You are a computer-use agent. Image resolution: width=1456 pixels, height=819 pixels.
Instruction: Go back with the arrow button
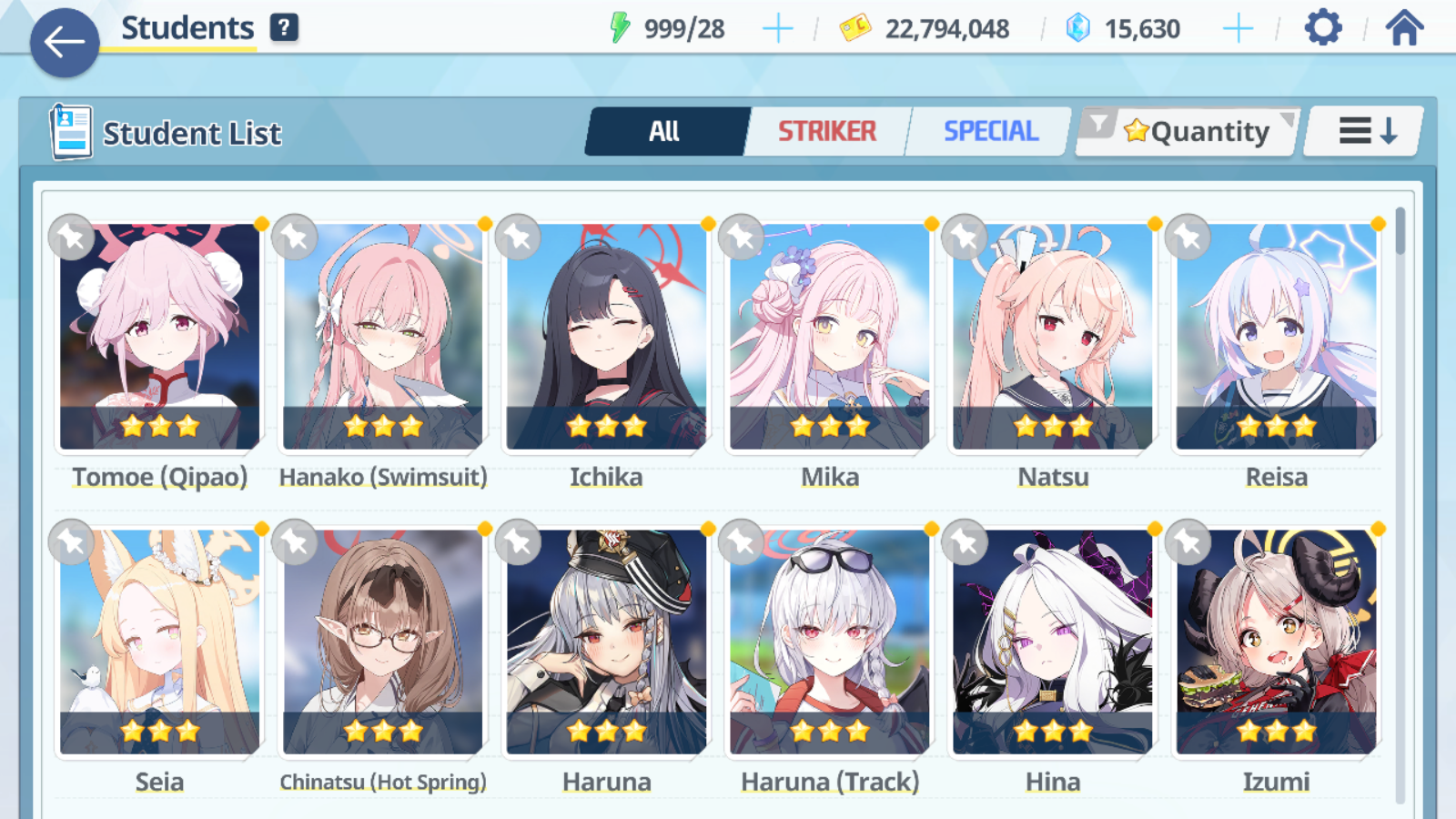[65, 42]
